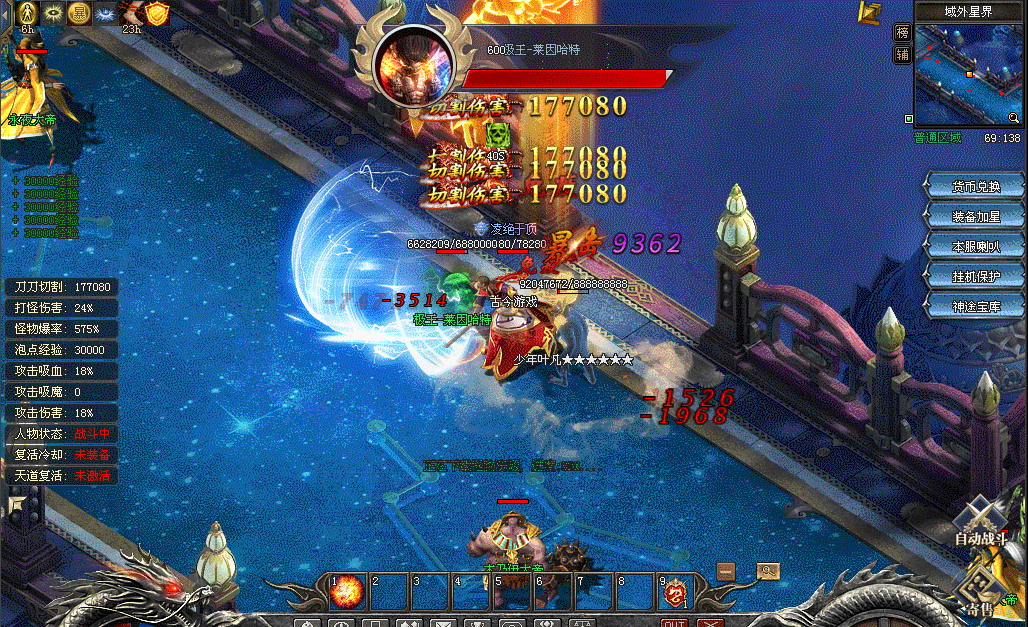This screenshot has width=1028, height=627.
Task: Click the shackled foot debuff icon
Action: click(x=131, y=13)
